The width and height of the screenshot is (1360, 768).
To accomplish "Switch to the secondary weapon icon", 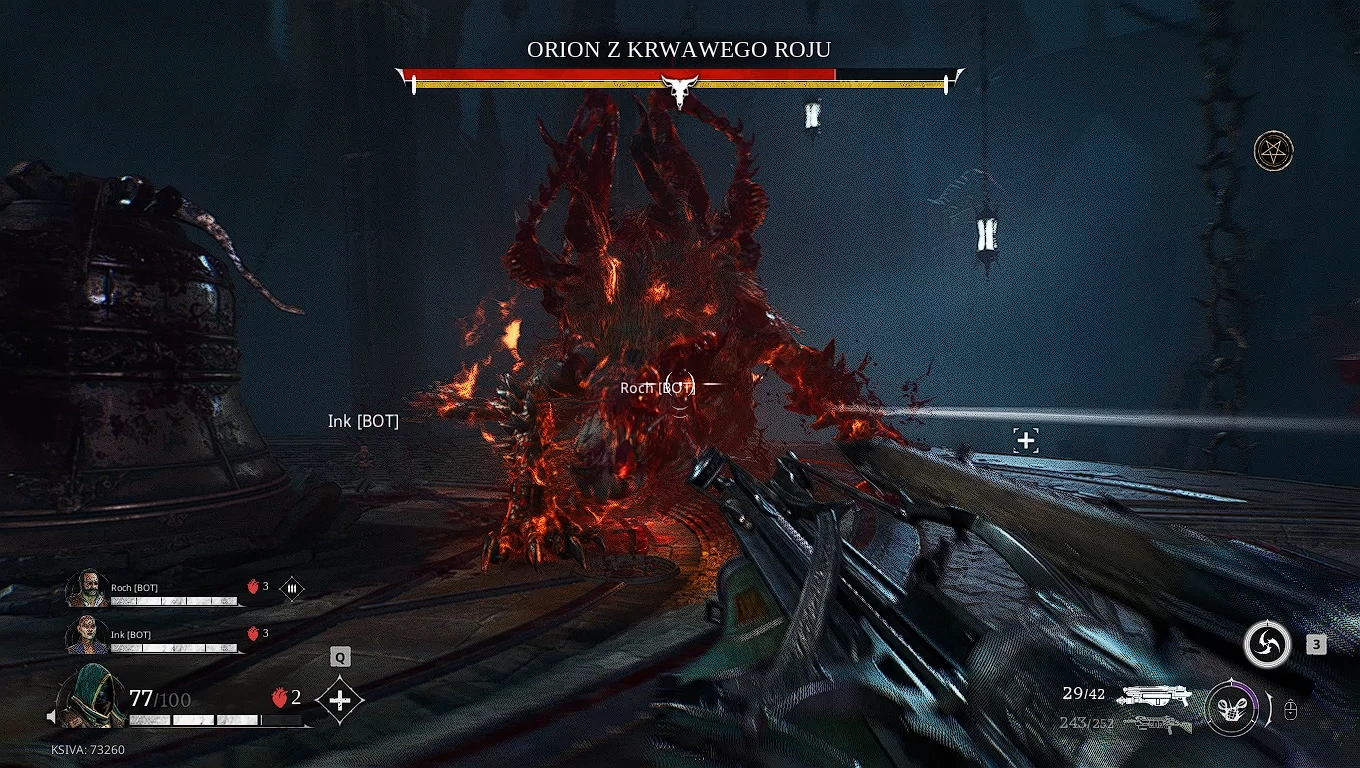I will pos(1157,723).
